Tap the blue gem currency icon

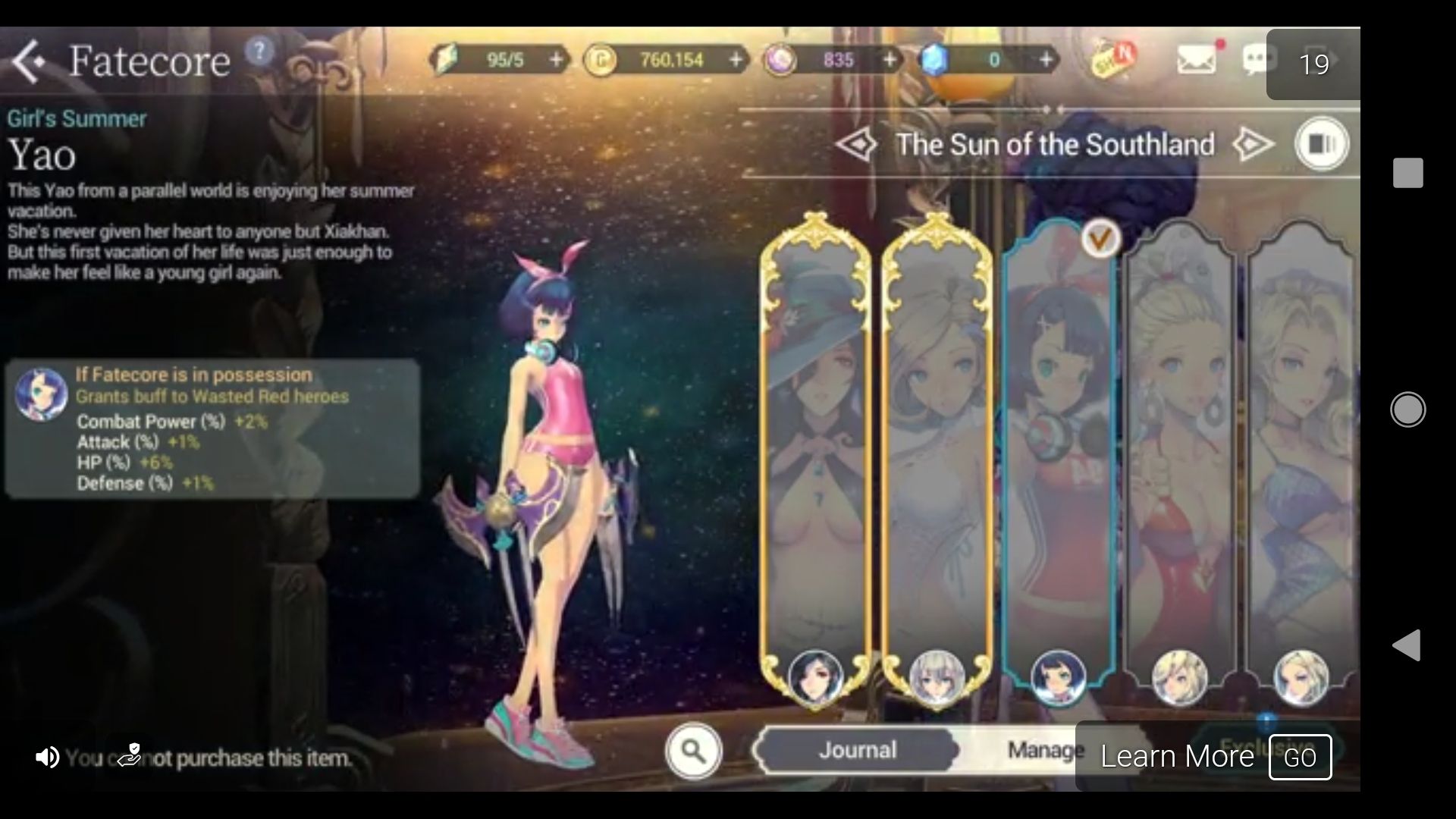click(936, 59)
